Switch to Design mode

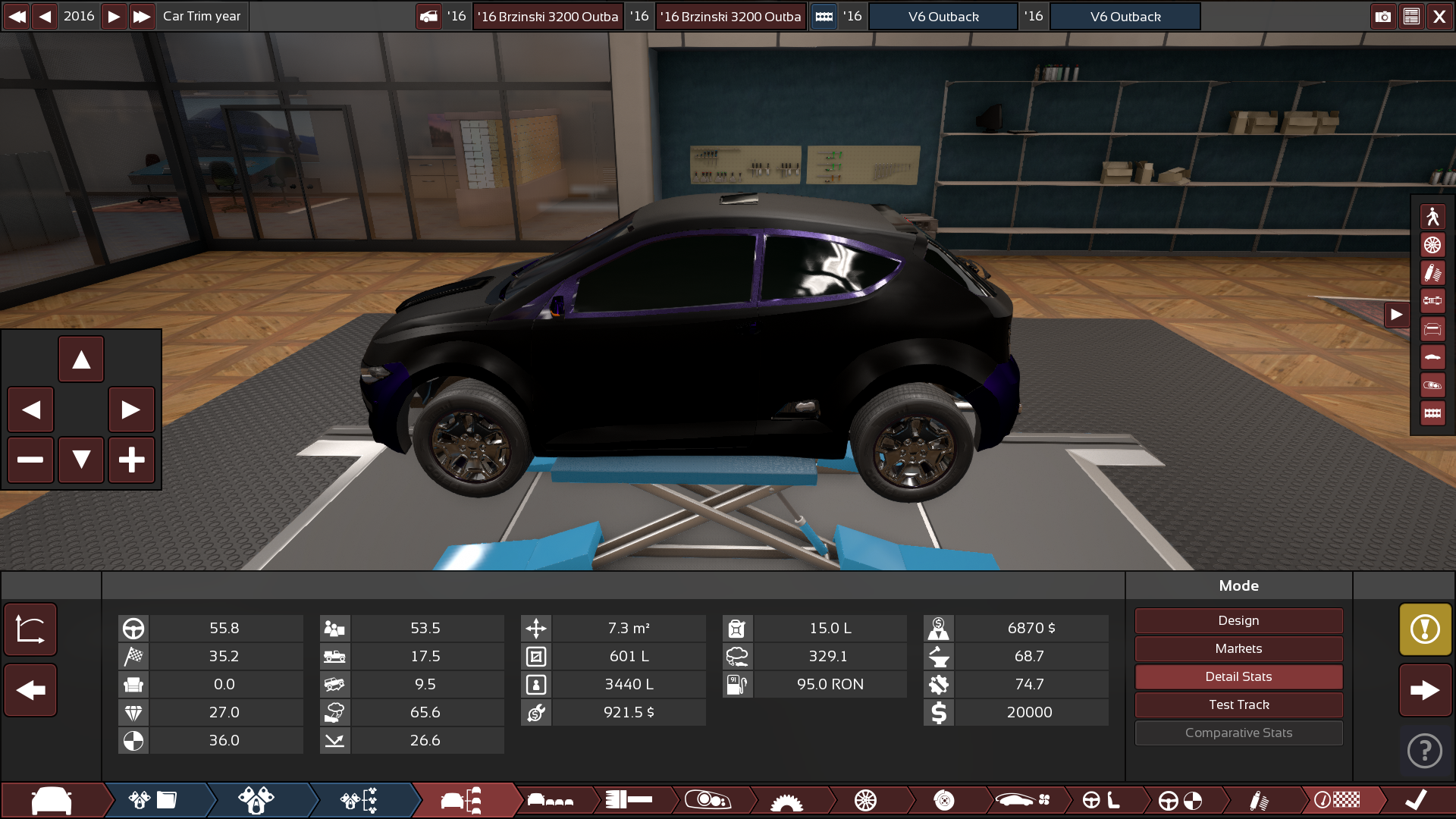1238,620
